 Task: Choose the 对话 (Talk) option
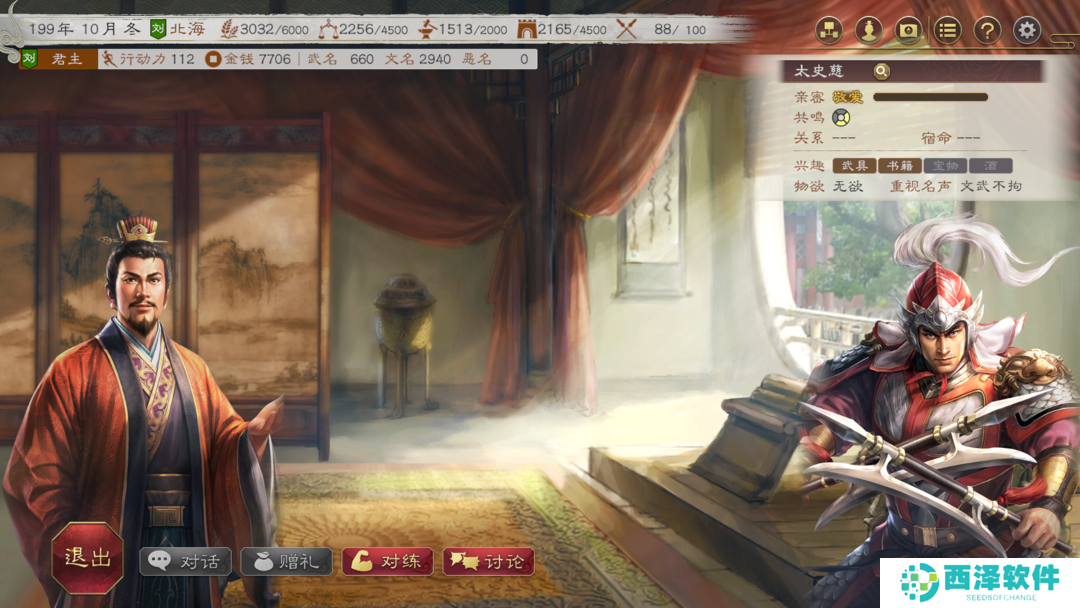(x=186, y=561)
